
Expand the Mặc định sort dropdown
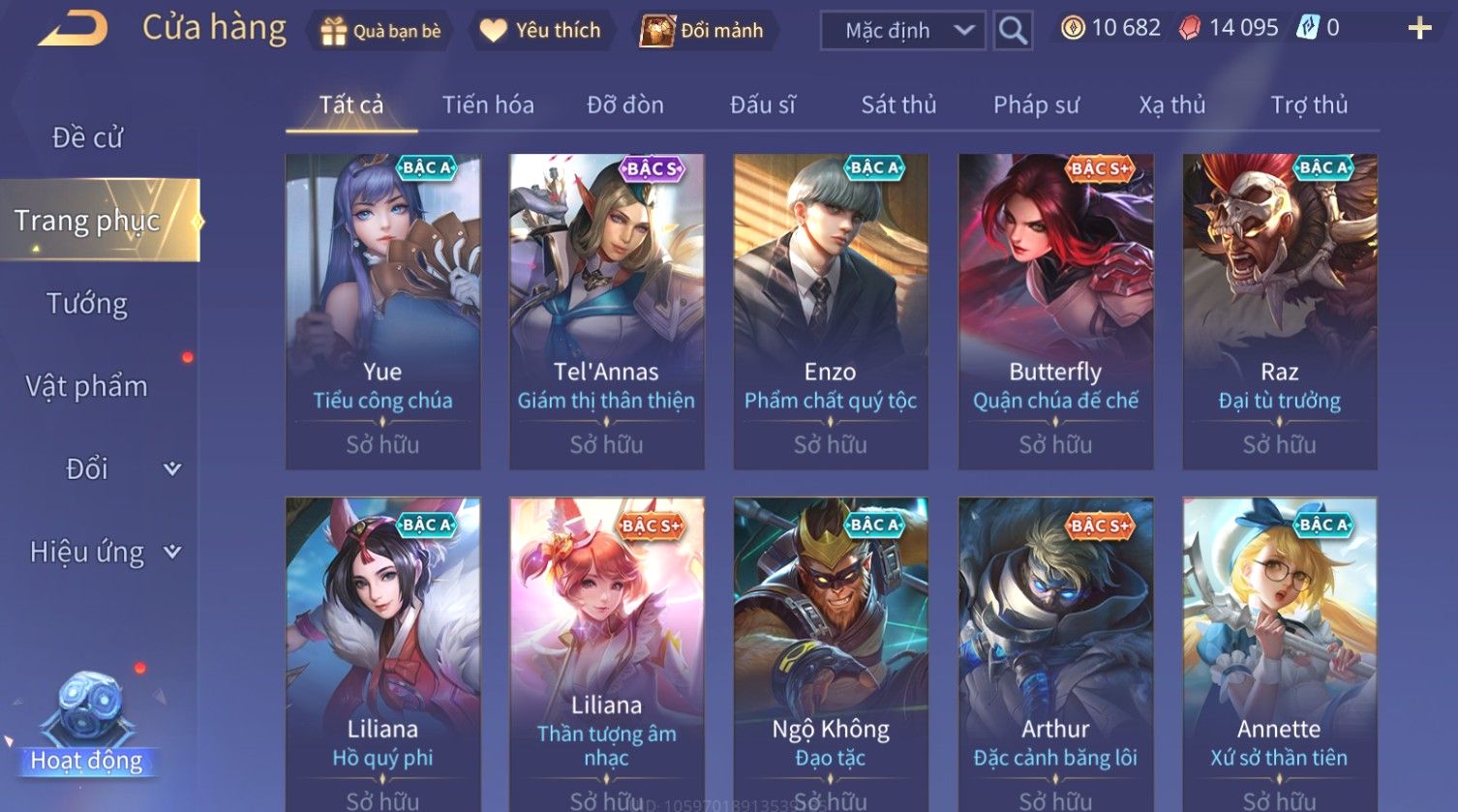[902, 31]
